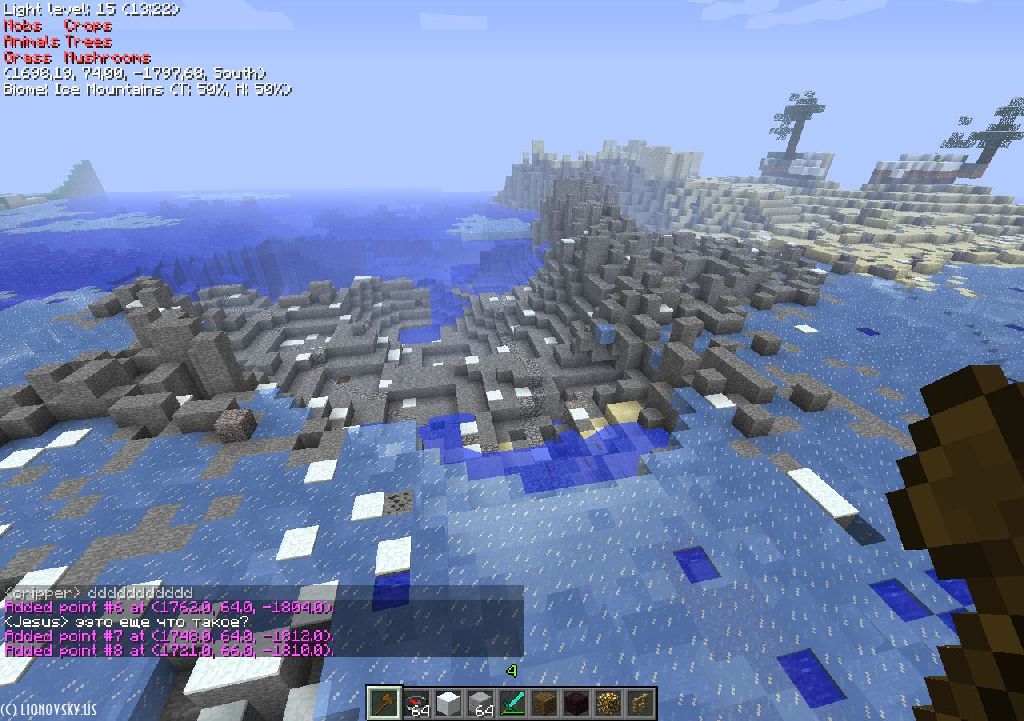Select the wooden axe hotbar slot

(x=383, y=703)
